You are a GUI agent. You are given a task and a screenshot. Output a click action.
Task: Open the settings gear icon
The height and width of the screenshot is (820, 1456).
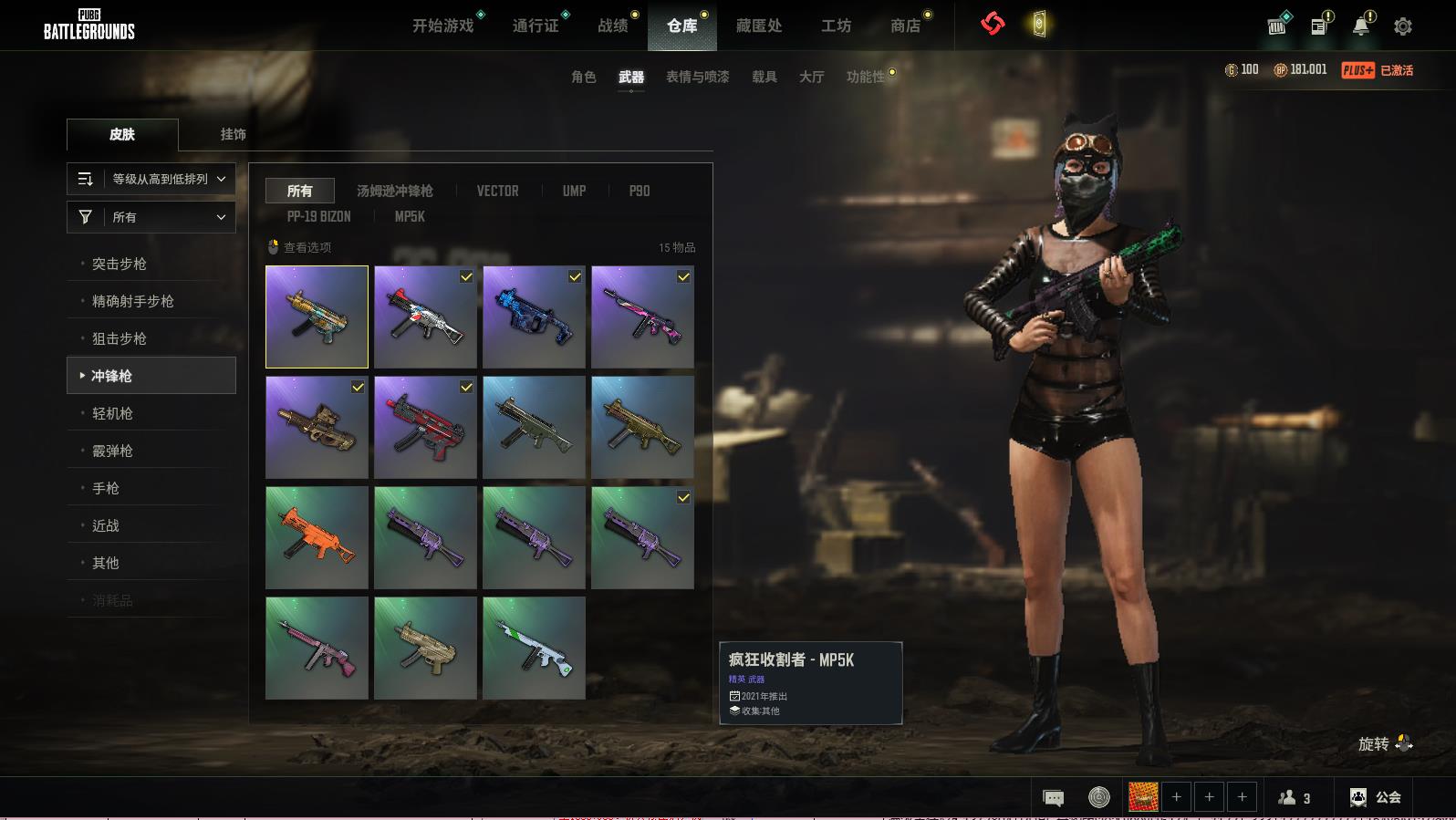tap(1403, 26)
